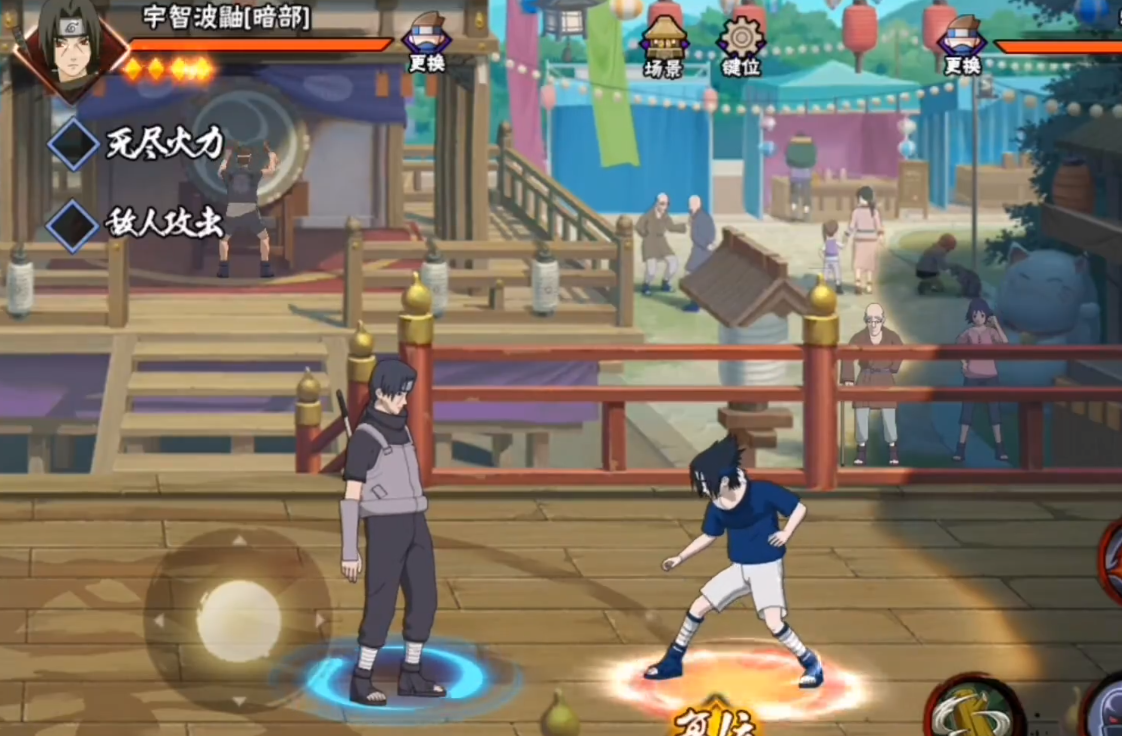Viewport: 1122px width, 736px height.
Task: Open the 键位 key layout settings
Action: point(741,44)
